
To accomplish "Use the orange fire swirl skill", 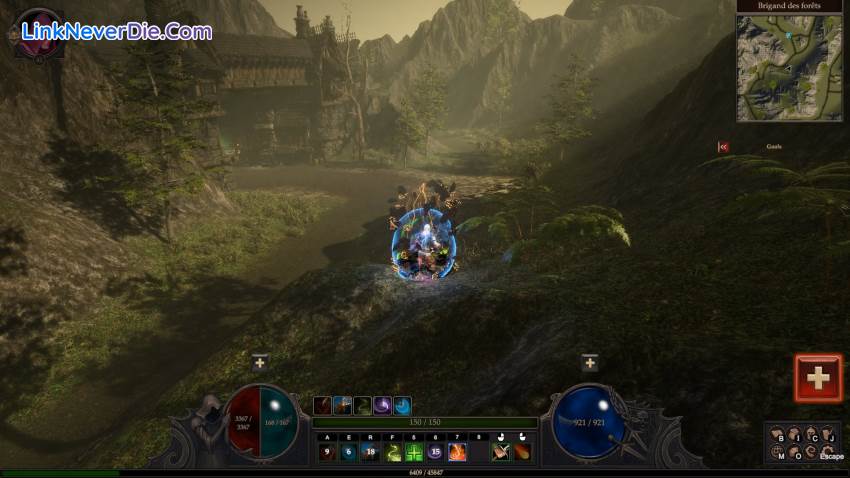I will 457,452.
